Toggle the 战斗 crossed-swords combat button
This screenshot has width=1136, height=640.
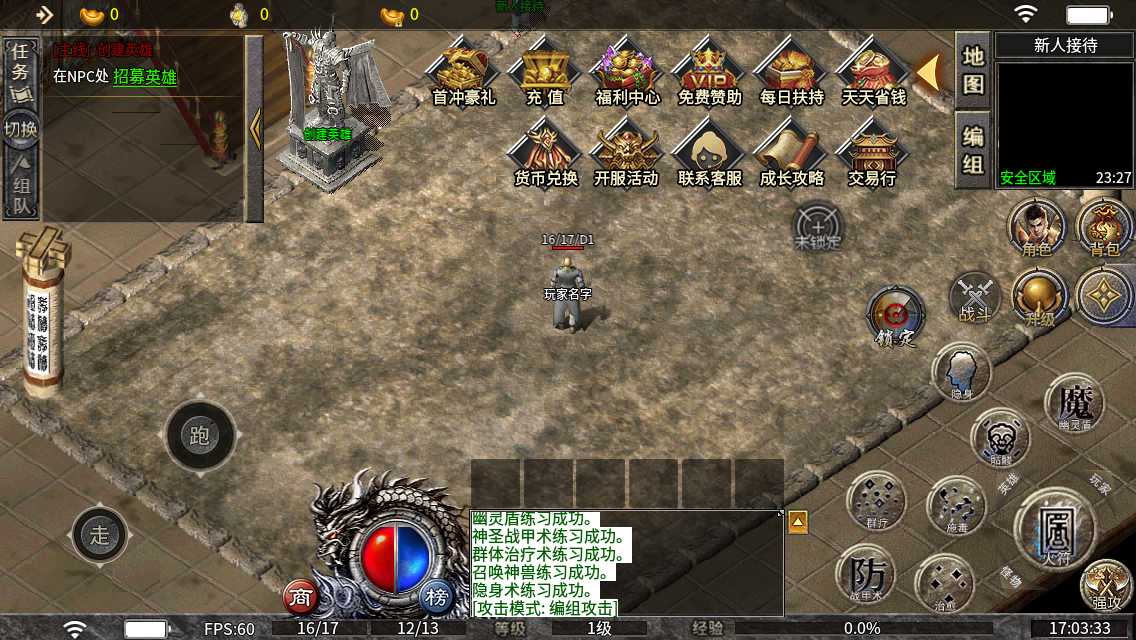pyautogui.click(x=975, y=298)
